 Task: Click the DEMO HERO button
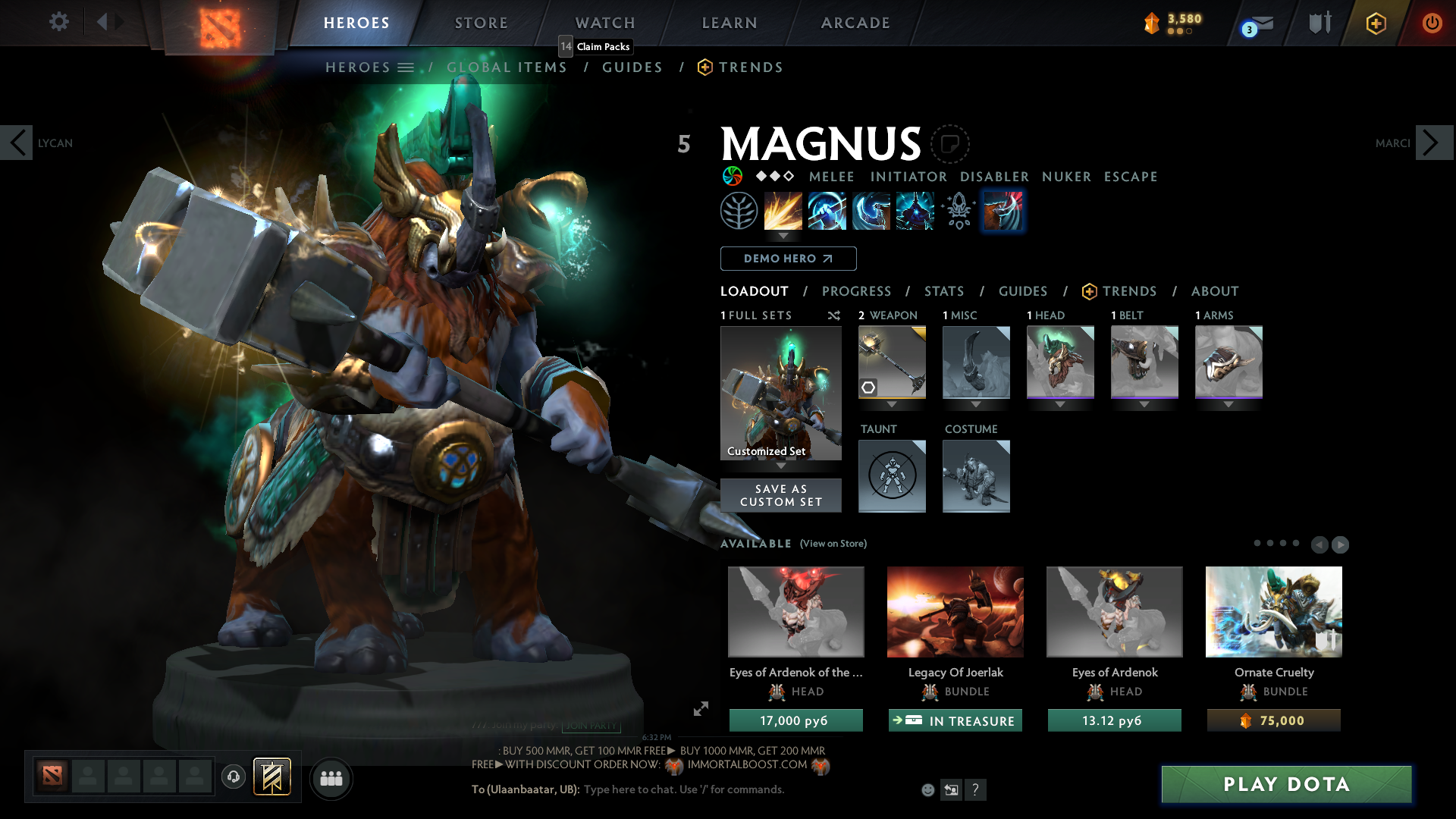point(788,259)
